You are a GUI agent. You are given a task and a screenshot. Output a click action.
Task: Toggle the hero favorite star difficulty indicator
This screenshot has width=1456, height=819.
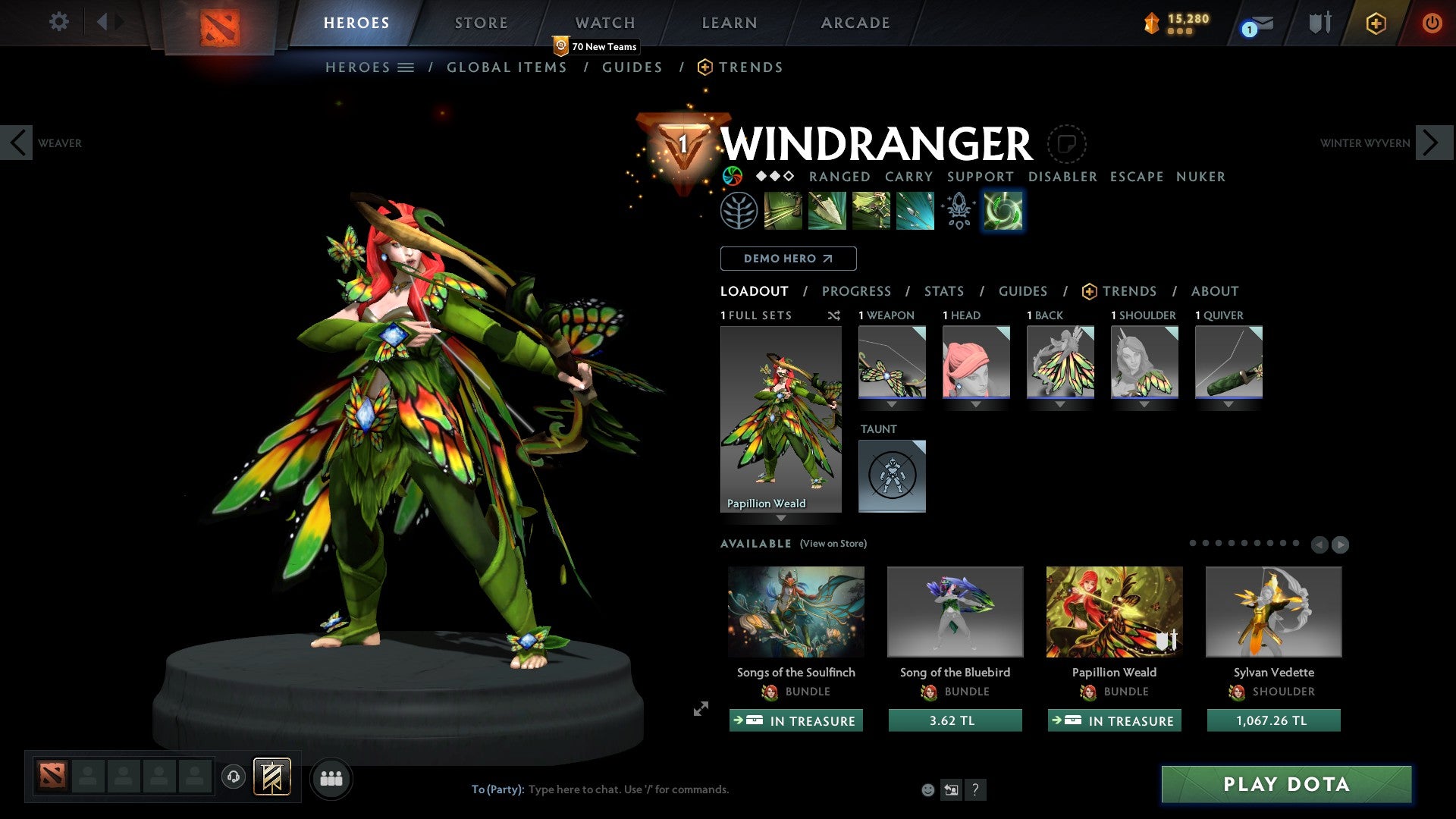click(773, 177)
